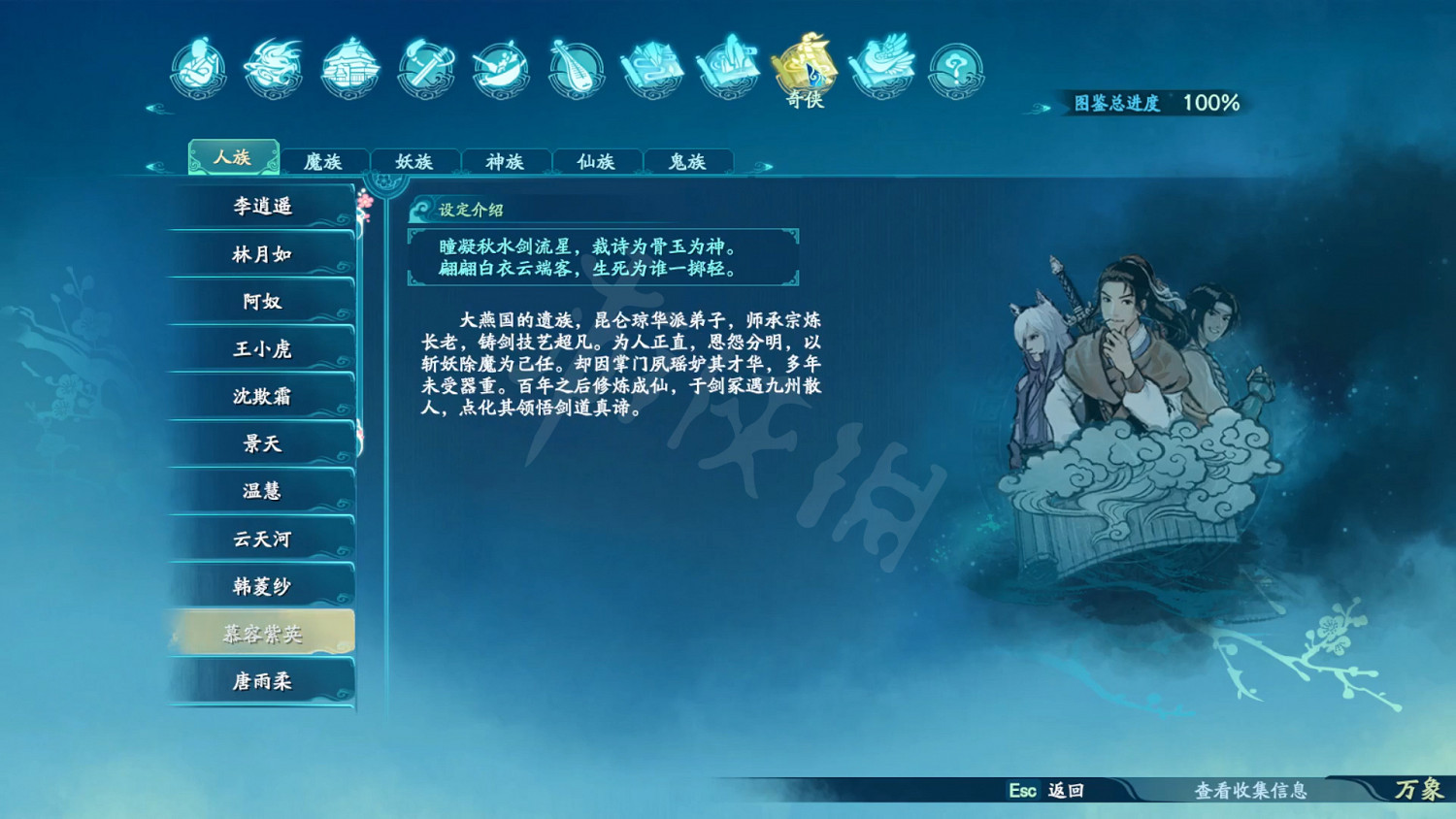The image size is (1456, 819).
Task: Click the Esc 返回 back button
Action: (x=1045, y=792)
